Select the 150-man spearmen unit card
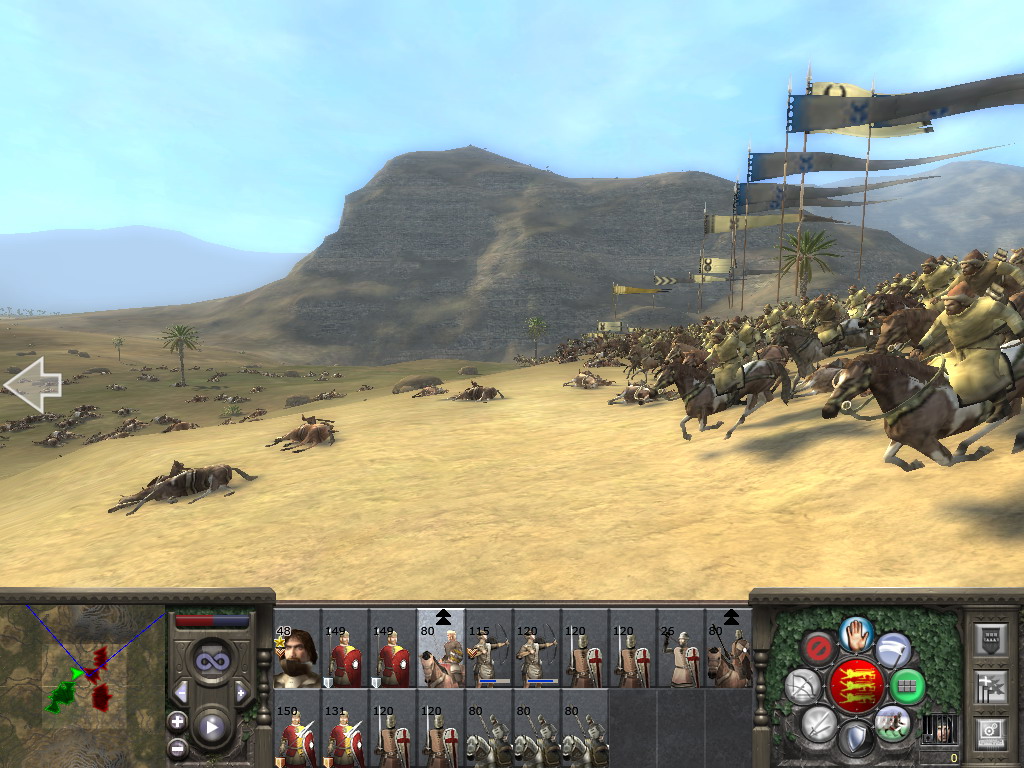 297,737
